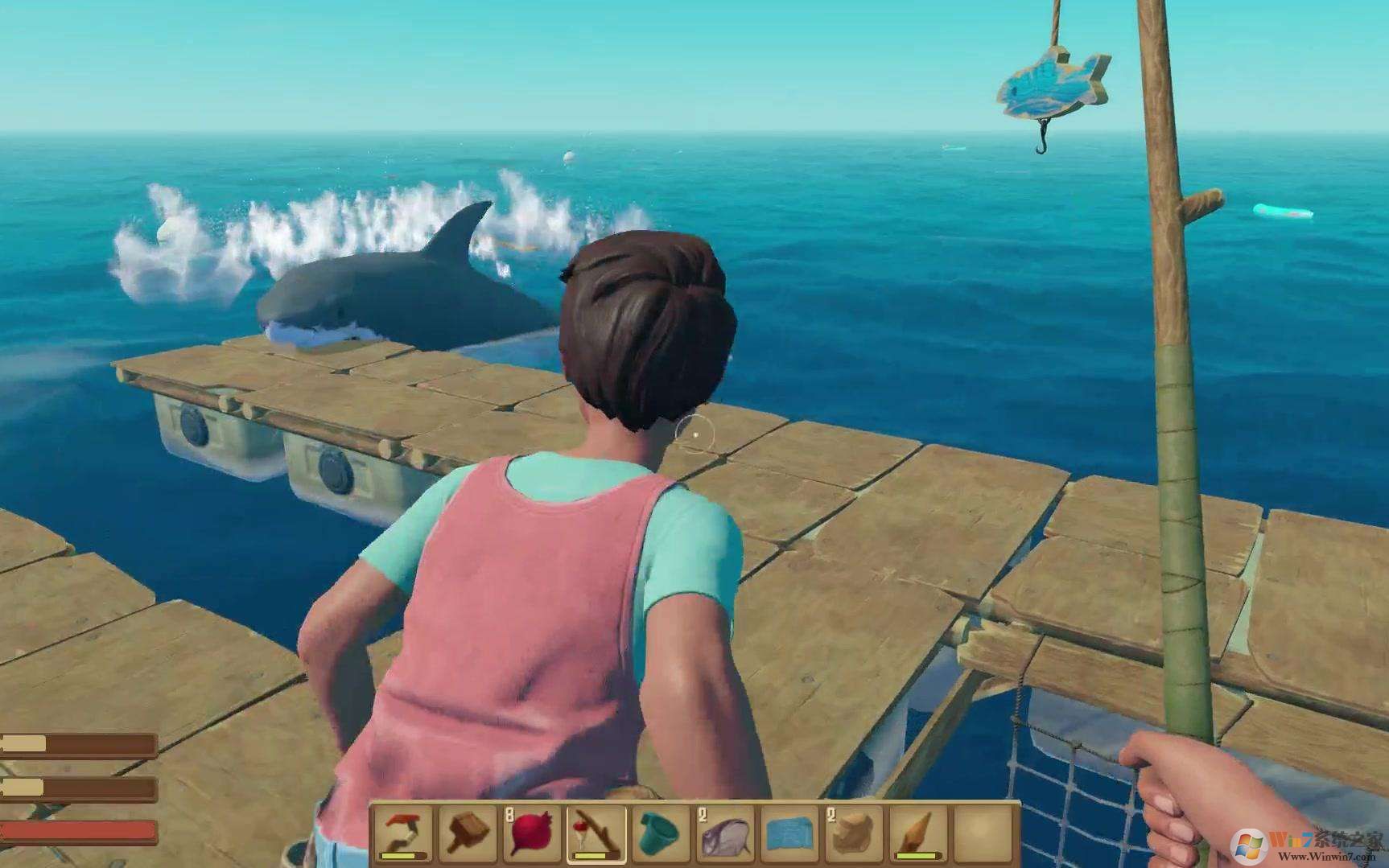Select the red beet stack
Image resolution: width=1389 pixels, height=868 pixels.
(x=532, y=833)
